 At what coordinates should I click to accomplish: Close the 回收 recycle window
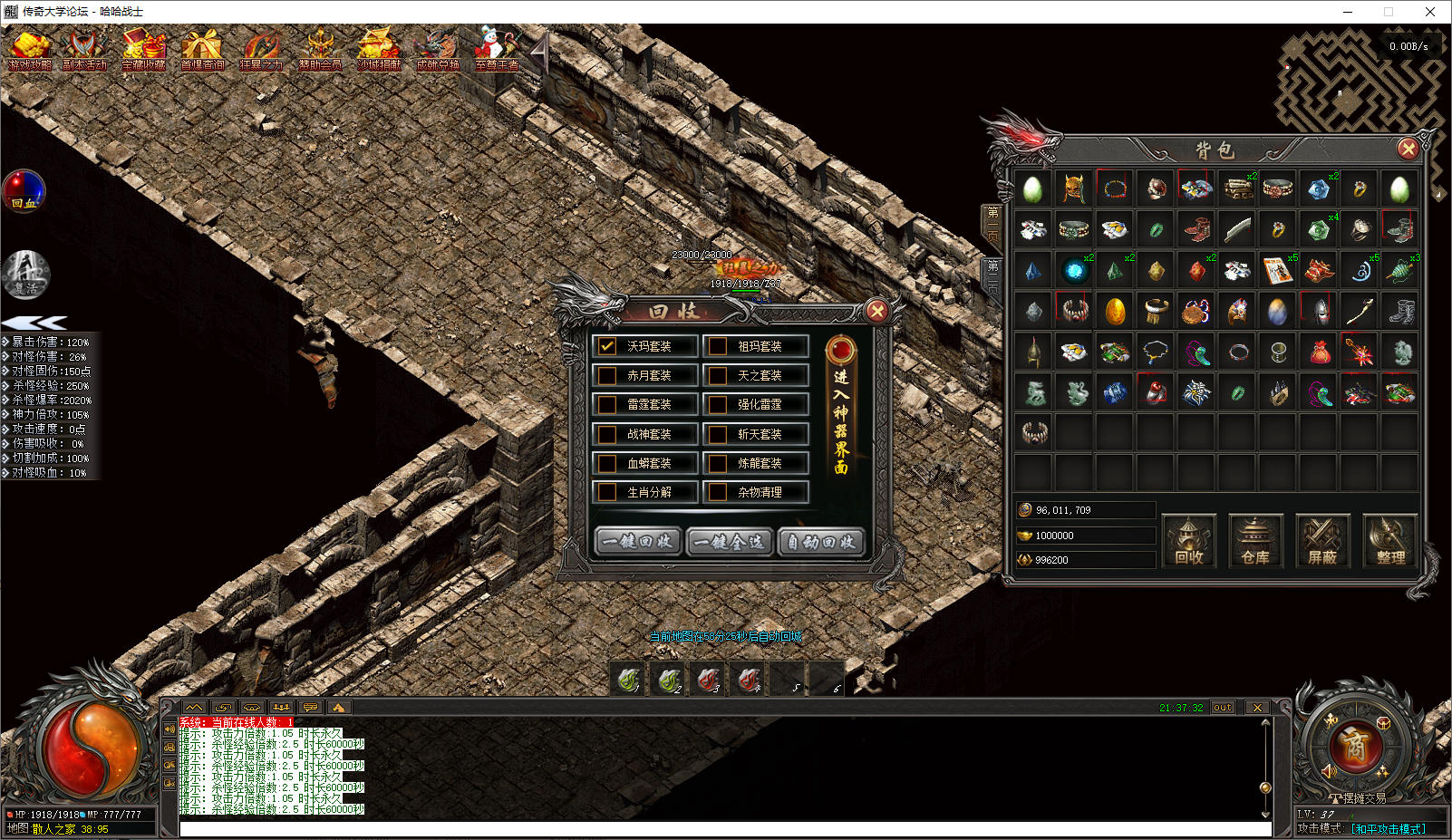tap(876, 312)
